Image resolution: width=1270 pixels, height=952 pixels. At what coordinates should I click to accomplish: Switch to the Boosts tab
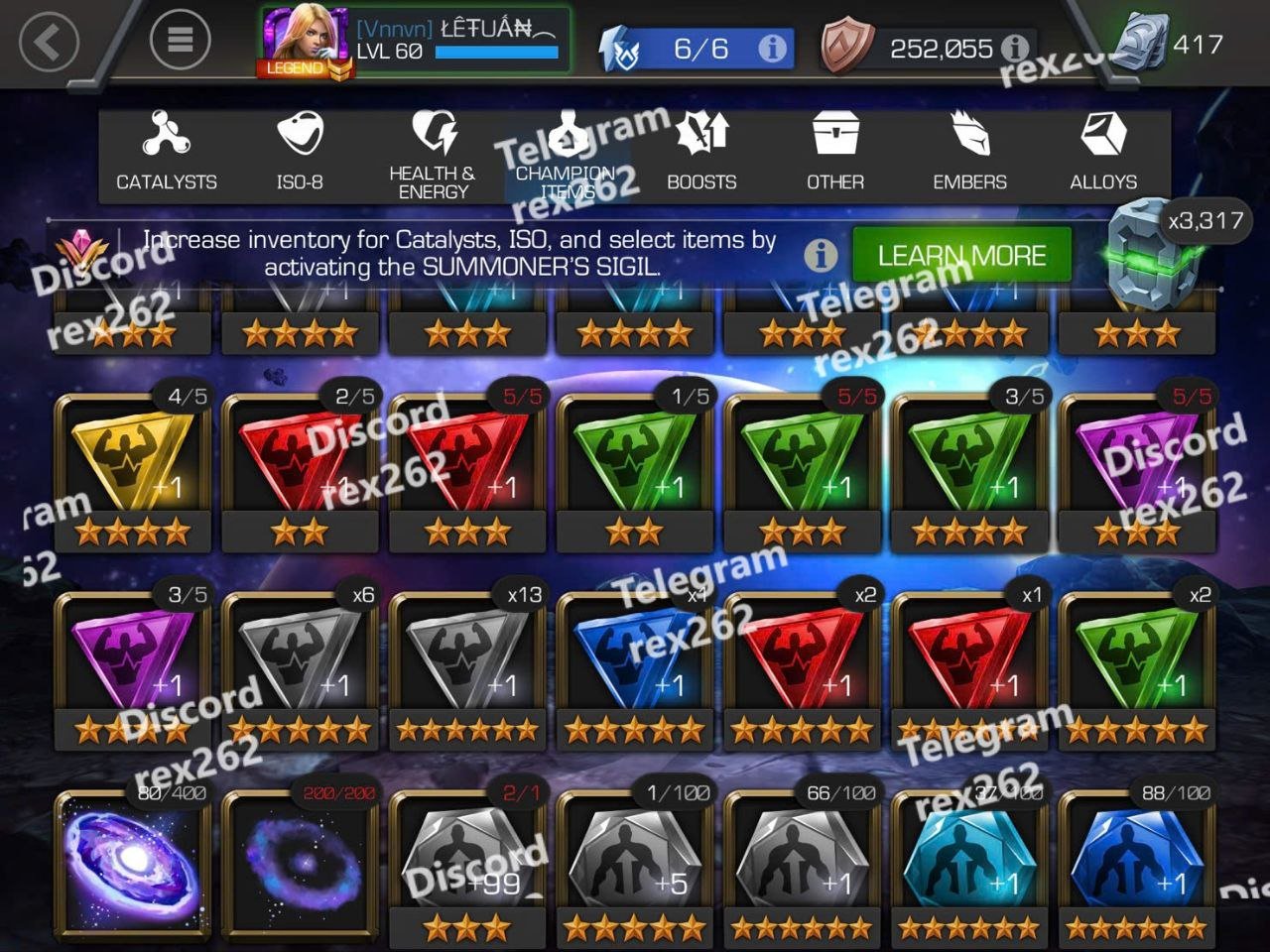pos(701,154)
